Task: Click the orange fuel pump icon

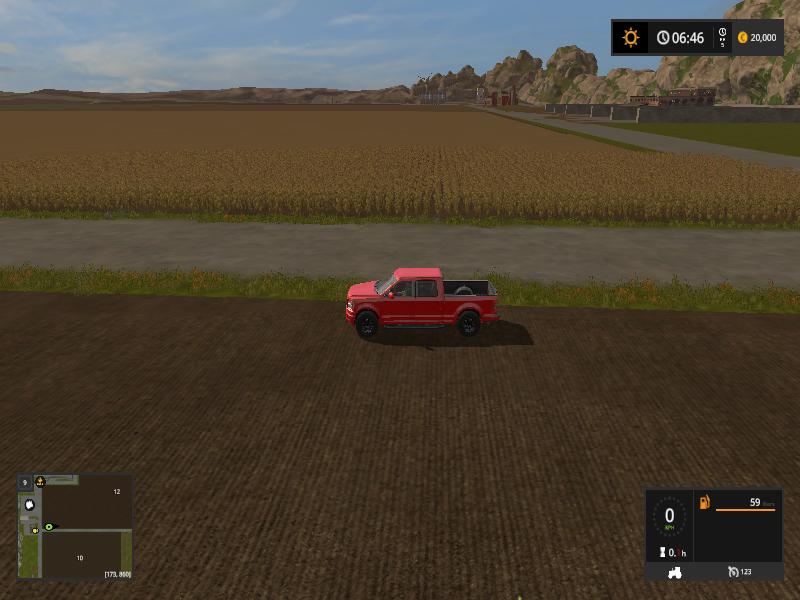Action: pyautogui.click(x=705, y=502)
